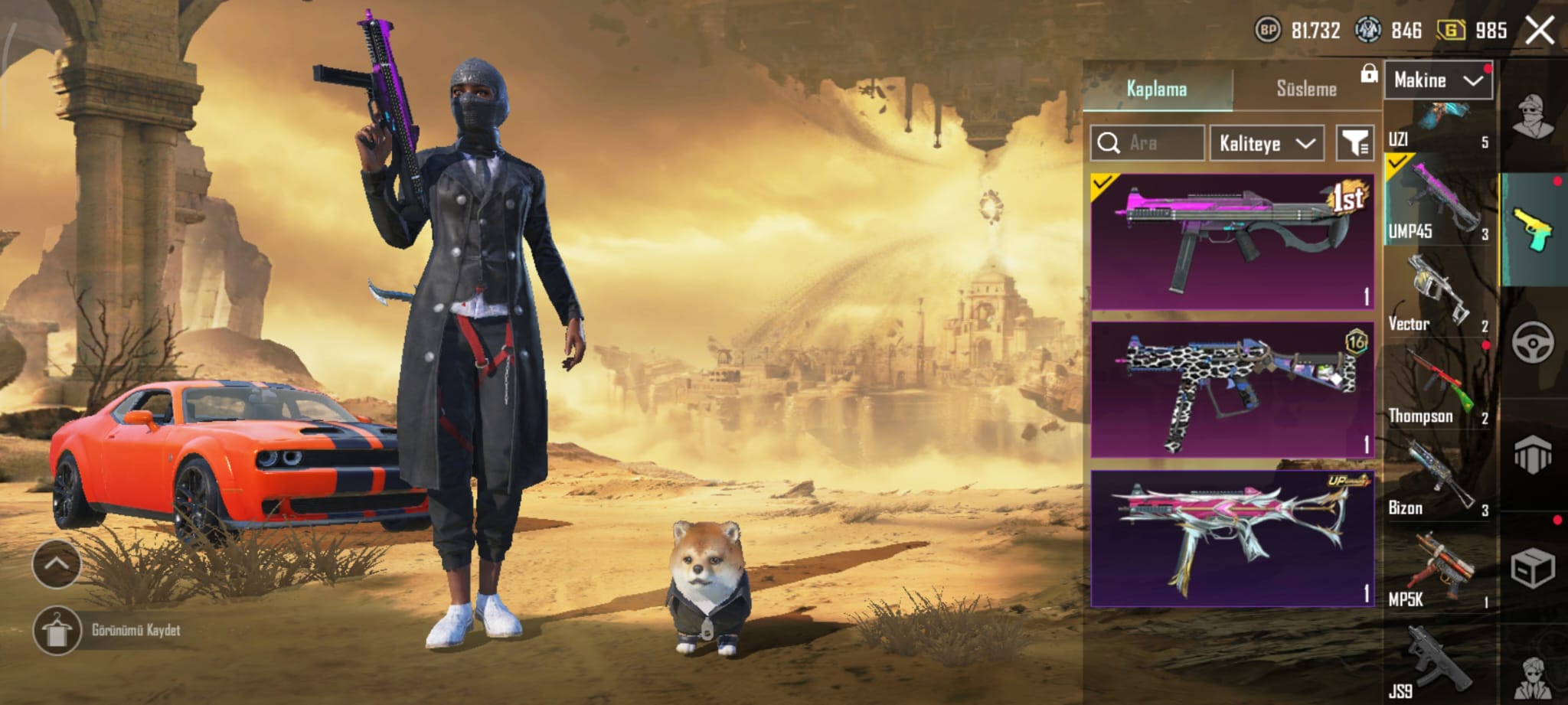
Task: Select the pink winged upgradable UMP45 skin
Action: pyautogui.click(x=1232, y=538)
